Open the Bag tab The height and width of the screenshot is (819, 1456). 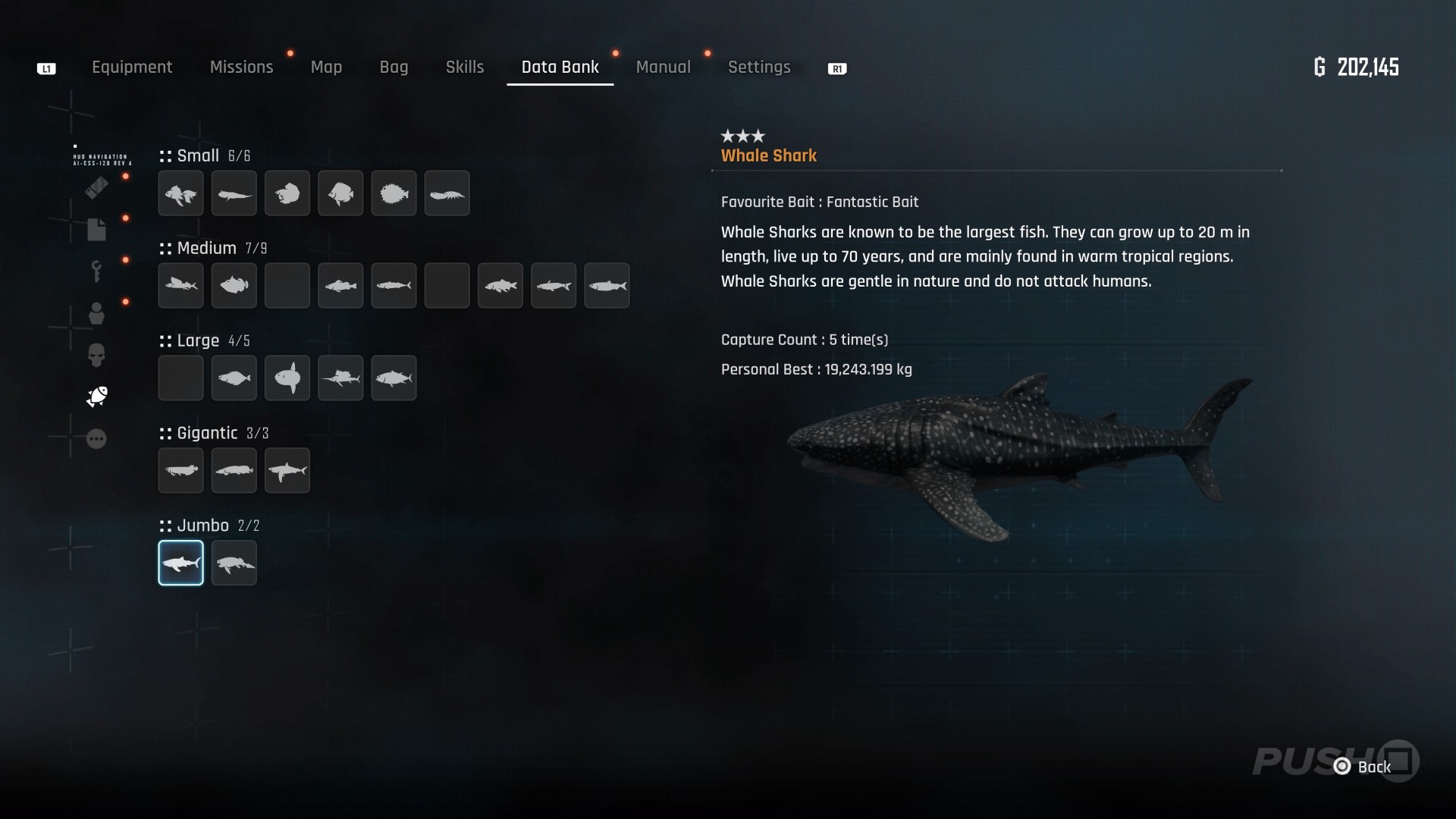(x=394, y=67)
